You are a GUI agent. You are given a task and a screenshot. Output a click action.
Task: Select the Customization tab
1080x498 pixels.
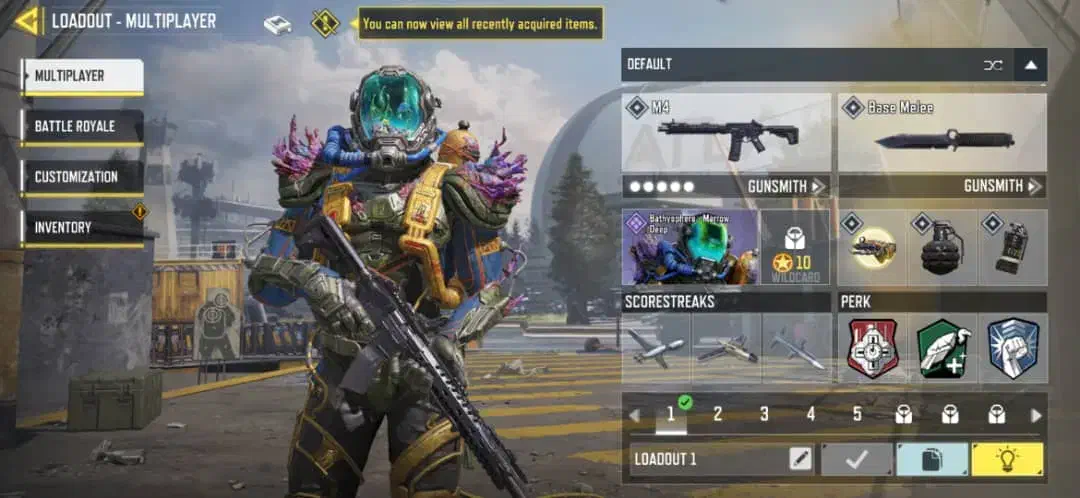tap(83, 177)
